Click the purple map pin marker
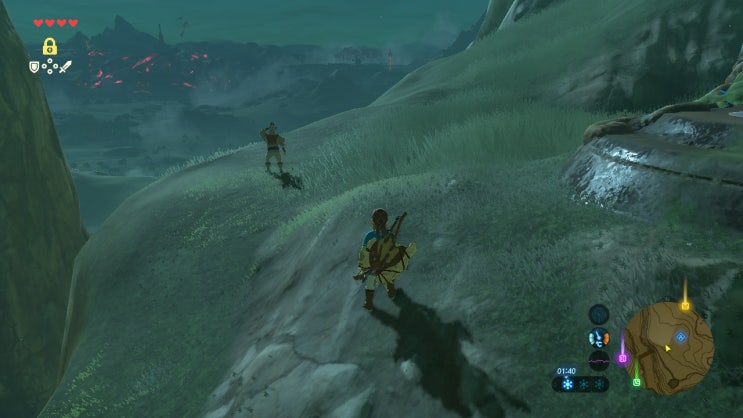 point(622,356)
